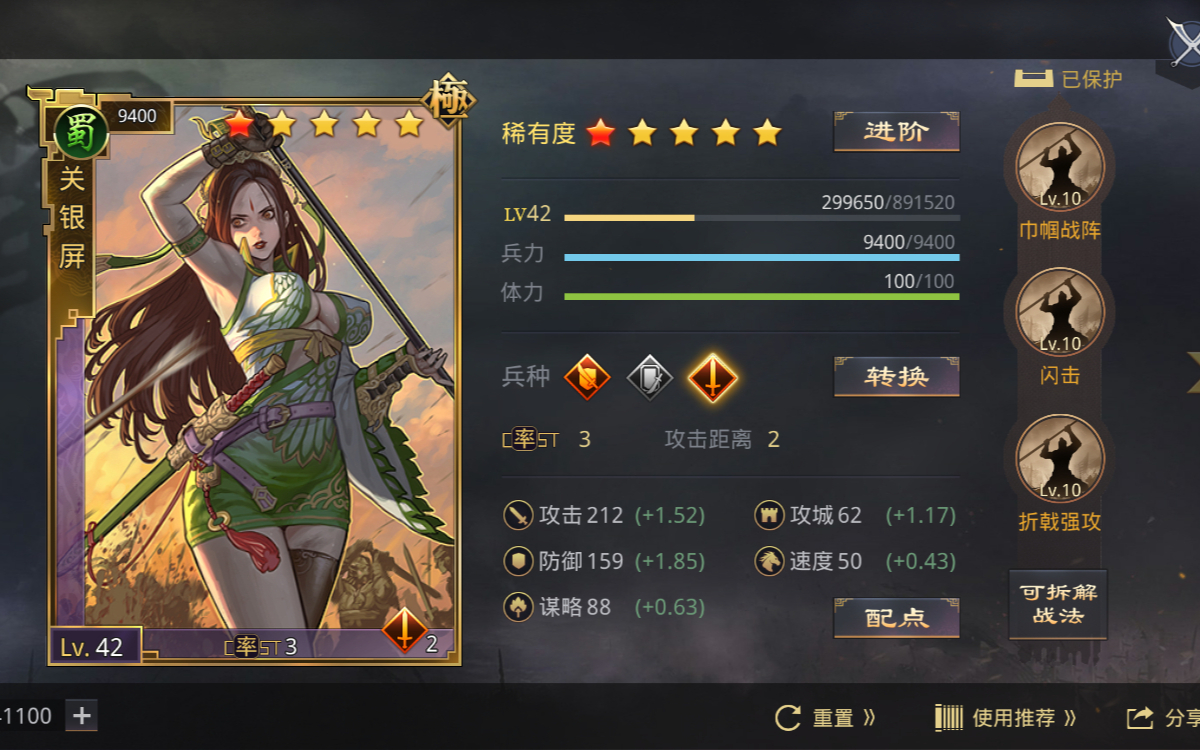Choose the grey shield troop type icon
Image resolution: width=1200 pixels, height=750 pixels.
pyautogui.click(x=650, y=378)
